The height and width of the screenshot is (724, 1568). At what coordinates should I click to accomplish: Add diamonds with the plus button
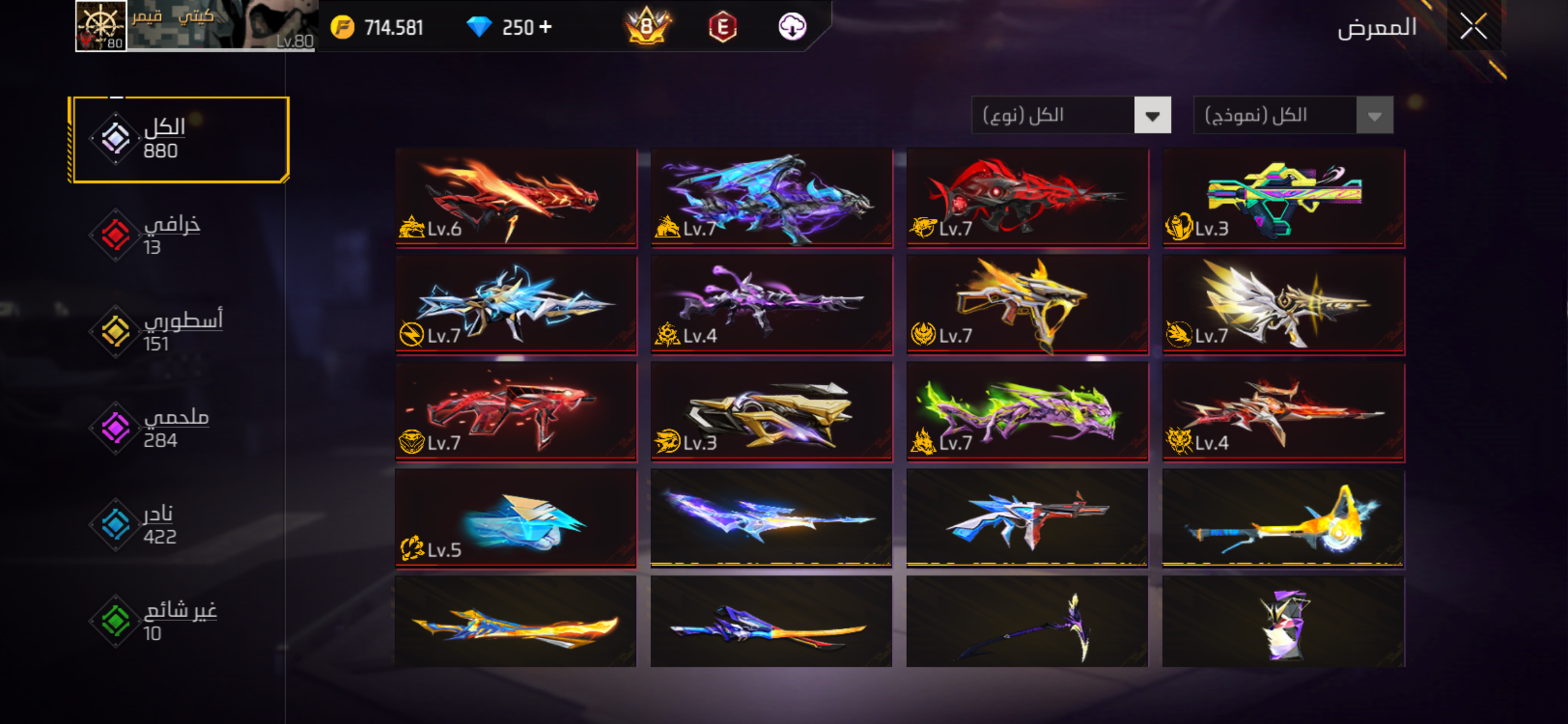[x=546, y=27]
